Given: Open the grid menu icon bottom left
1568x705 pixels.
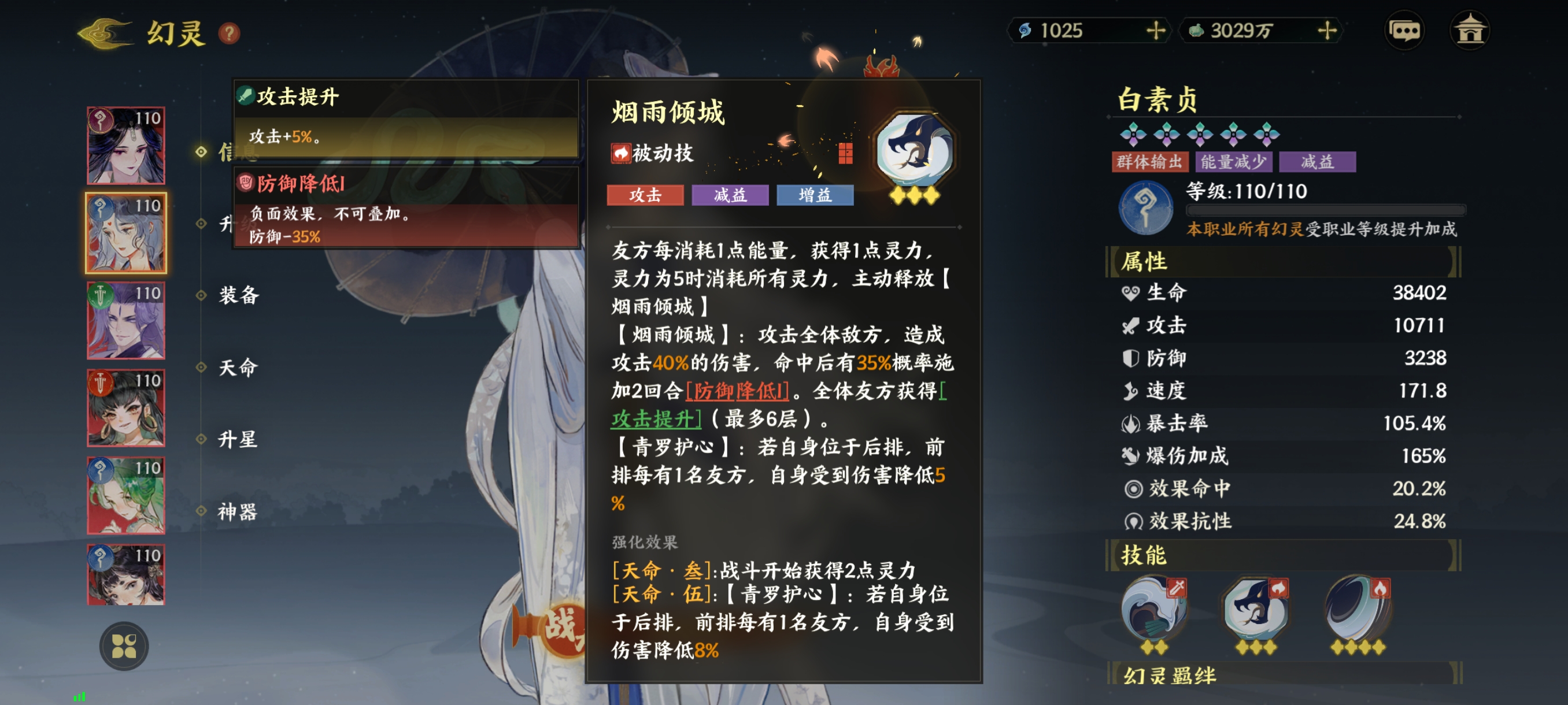Looking at the screenshot, I should 124,646.
